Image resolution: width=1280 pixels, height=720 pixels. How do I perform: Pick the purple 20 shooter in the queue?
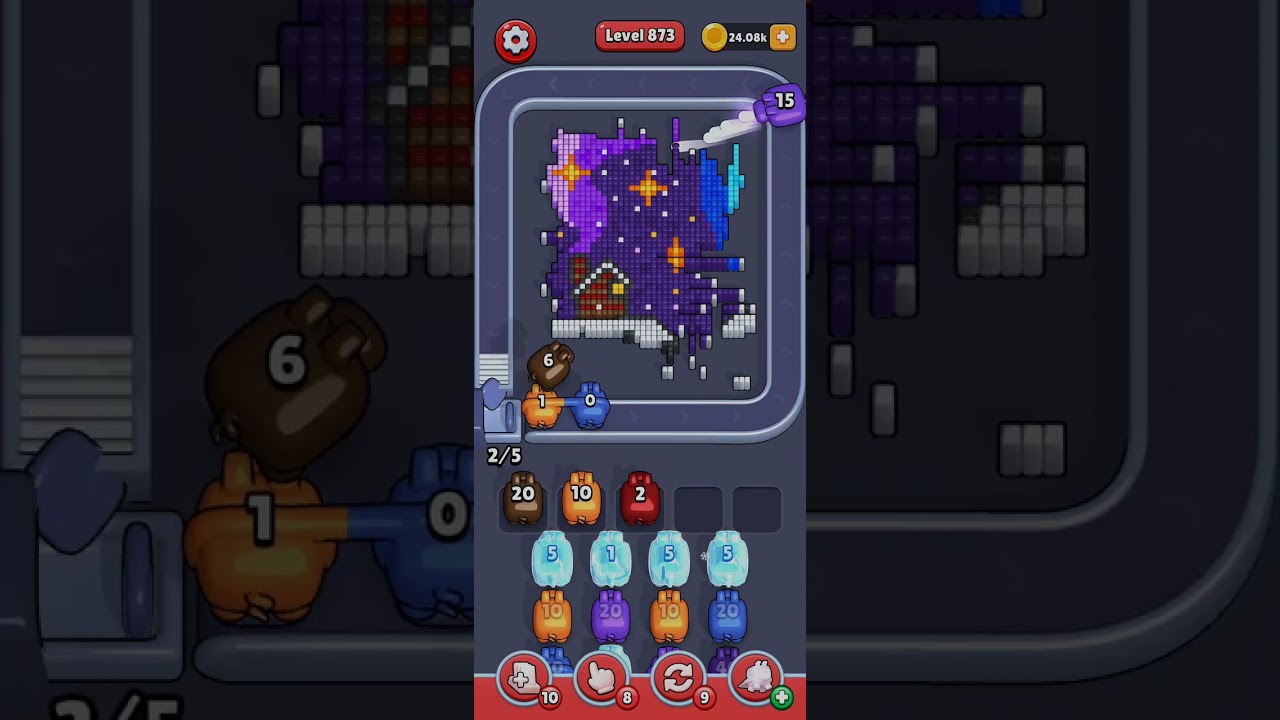click(x=610, y=616)
